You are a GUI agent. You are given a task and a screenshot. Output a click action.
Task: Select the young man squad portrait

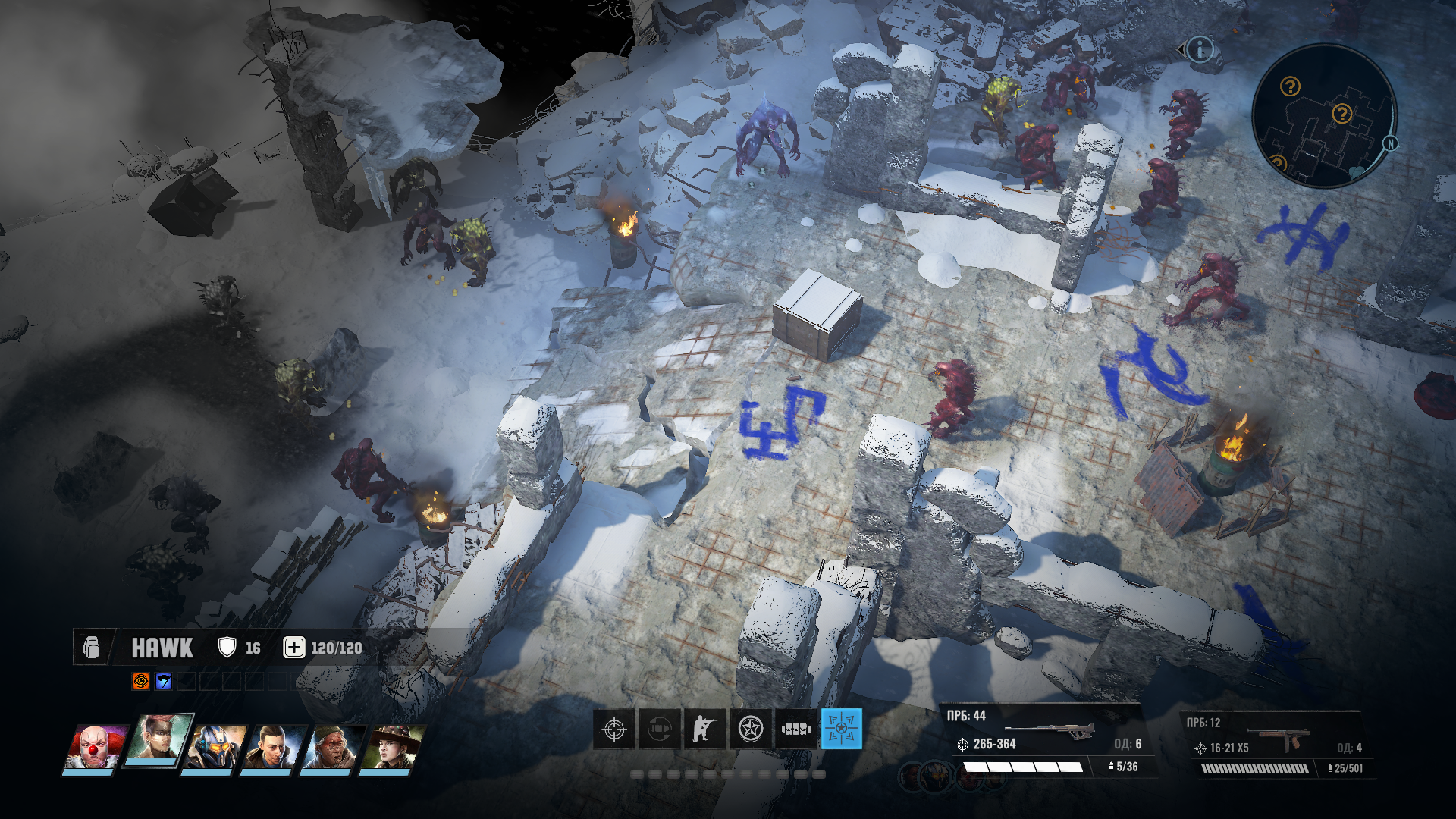pyautogui.click(x=271, y=748)
